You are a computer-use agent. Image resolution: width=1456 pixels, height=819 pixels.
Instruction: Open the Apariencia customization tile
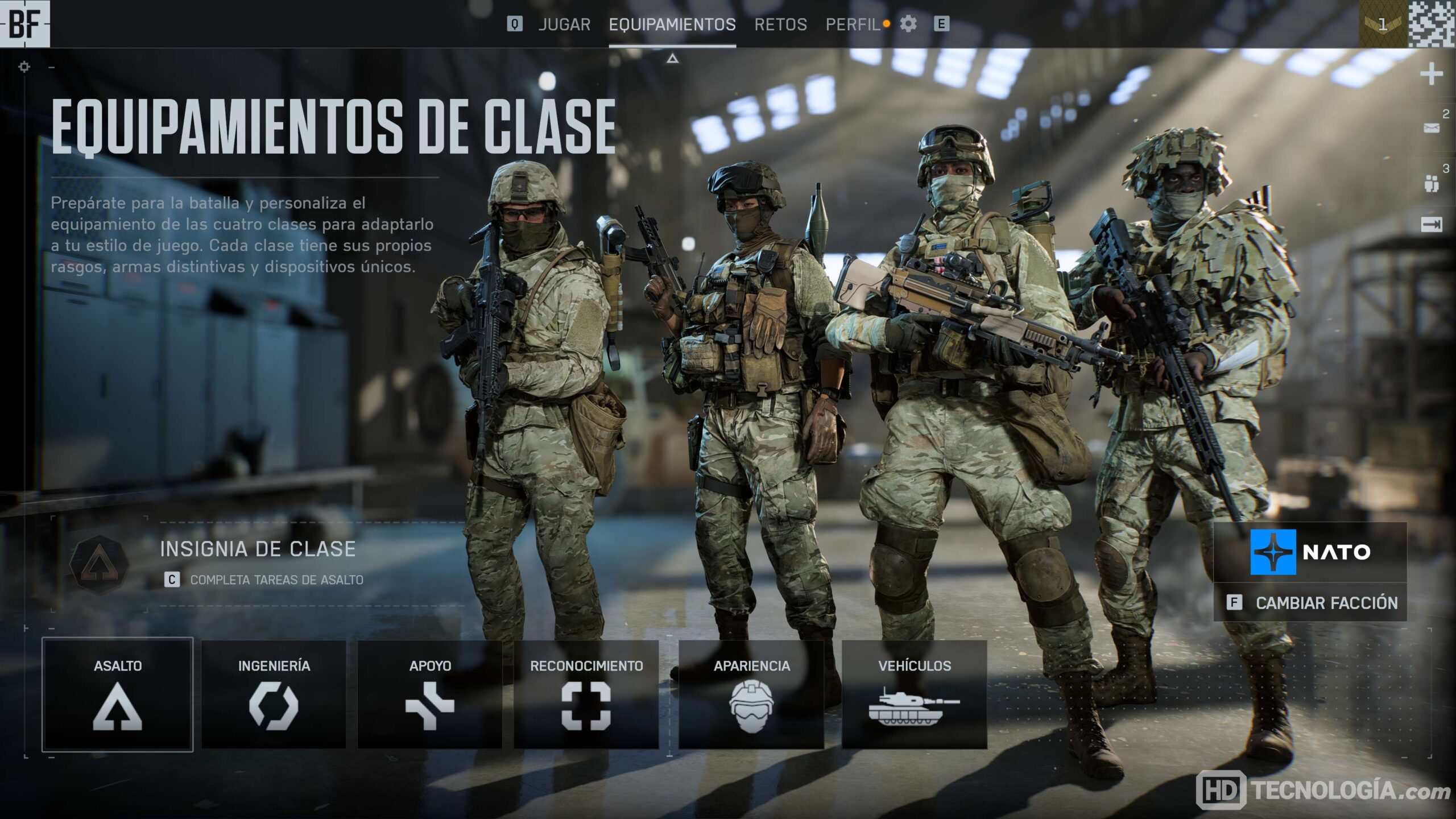(751, 694)
